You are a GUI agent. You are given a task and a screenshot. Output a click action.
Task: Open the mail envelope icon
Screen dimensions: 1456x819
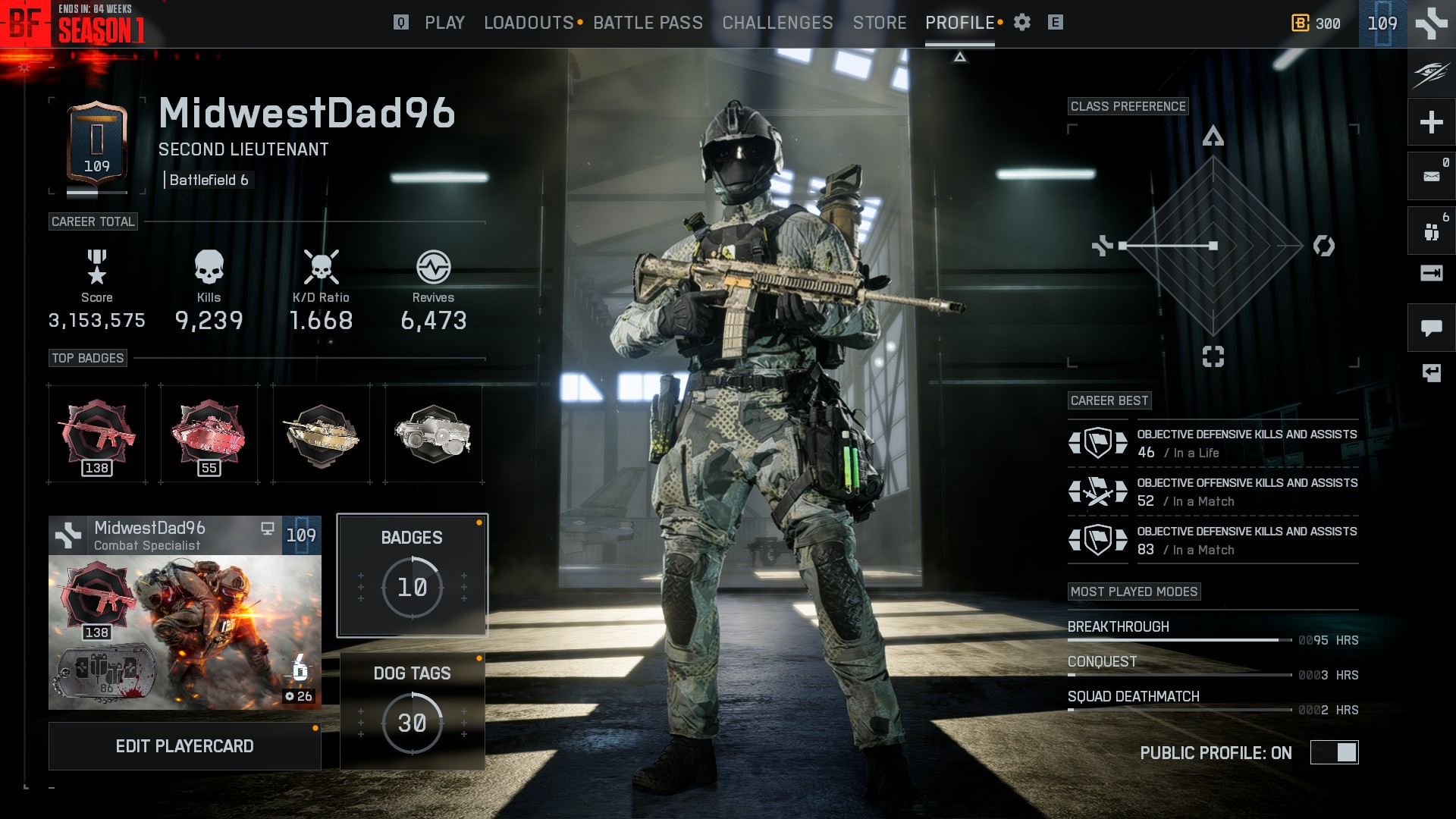point(1431,177)
